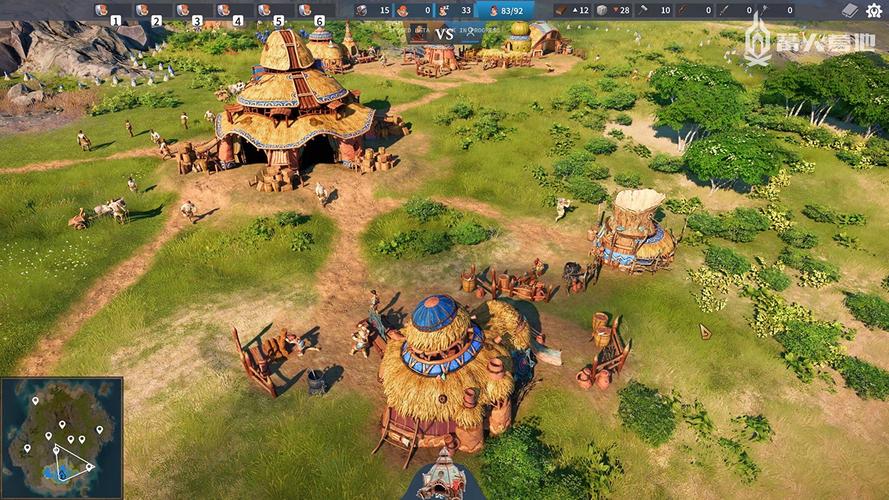Open the book icon in top bar
Image resolution: width=889 pixels, height=500 pixels.
(x=849, y=10)
